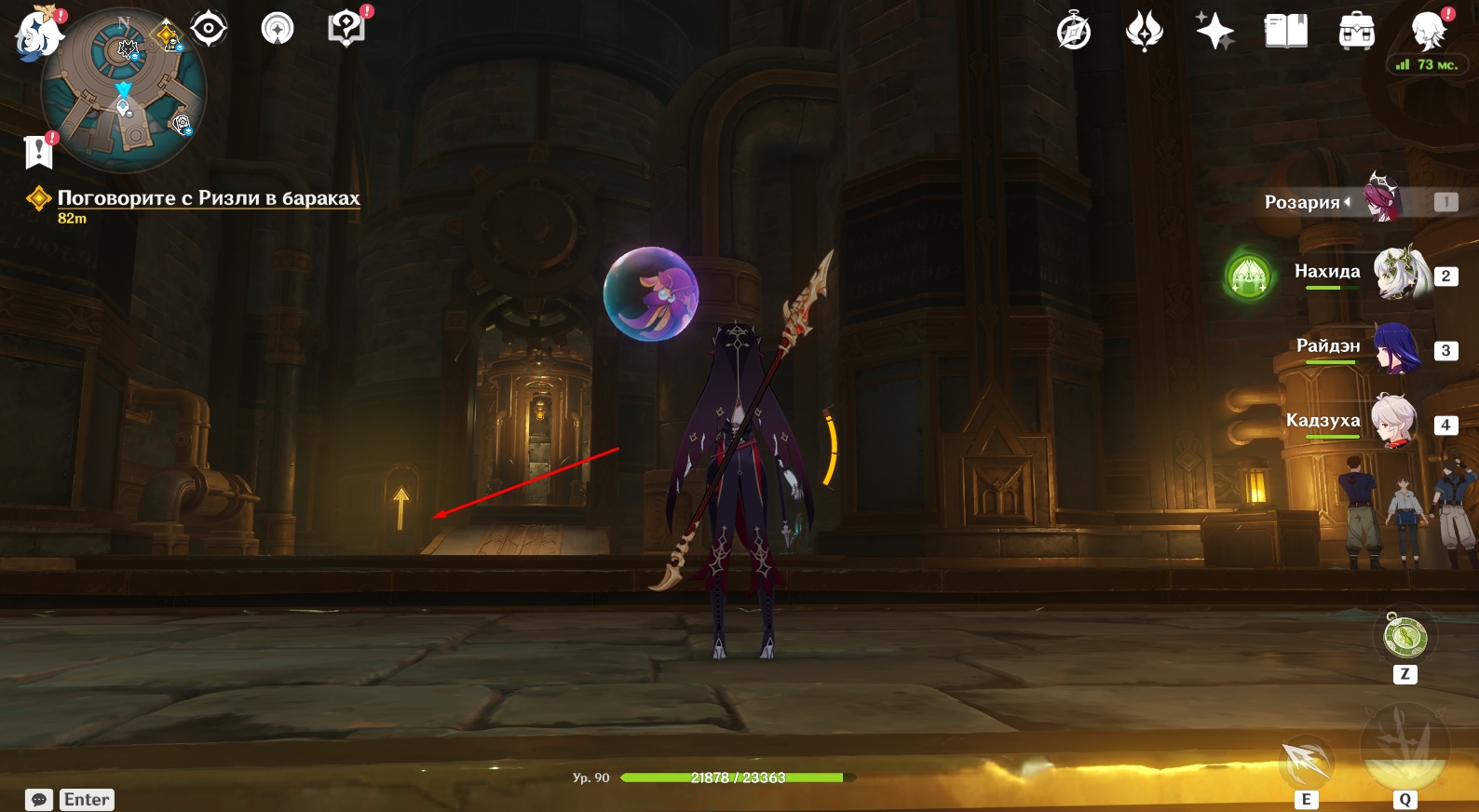Viewport: 1479px width, 812px height.
Task: Open the wish star icon
Action: pyautogui.click(x=1214, y=32)
